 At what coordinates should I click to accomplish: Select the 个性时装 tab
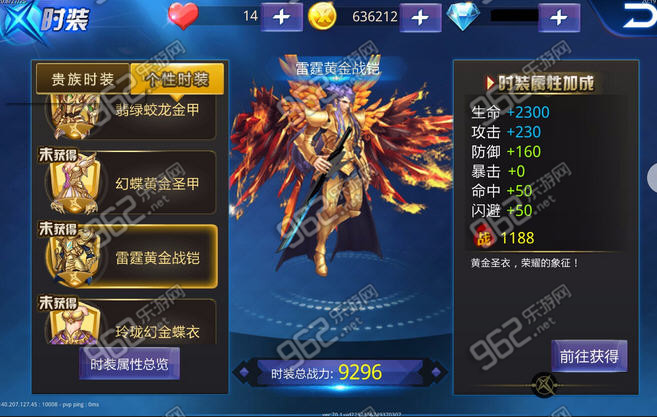click(x=177, y=80)
